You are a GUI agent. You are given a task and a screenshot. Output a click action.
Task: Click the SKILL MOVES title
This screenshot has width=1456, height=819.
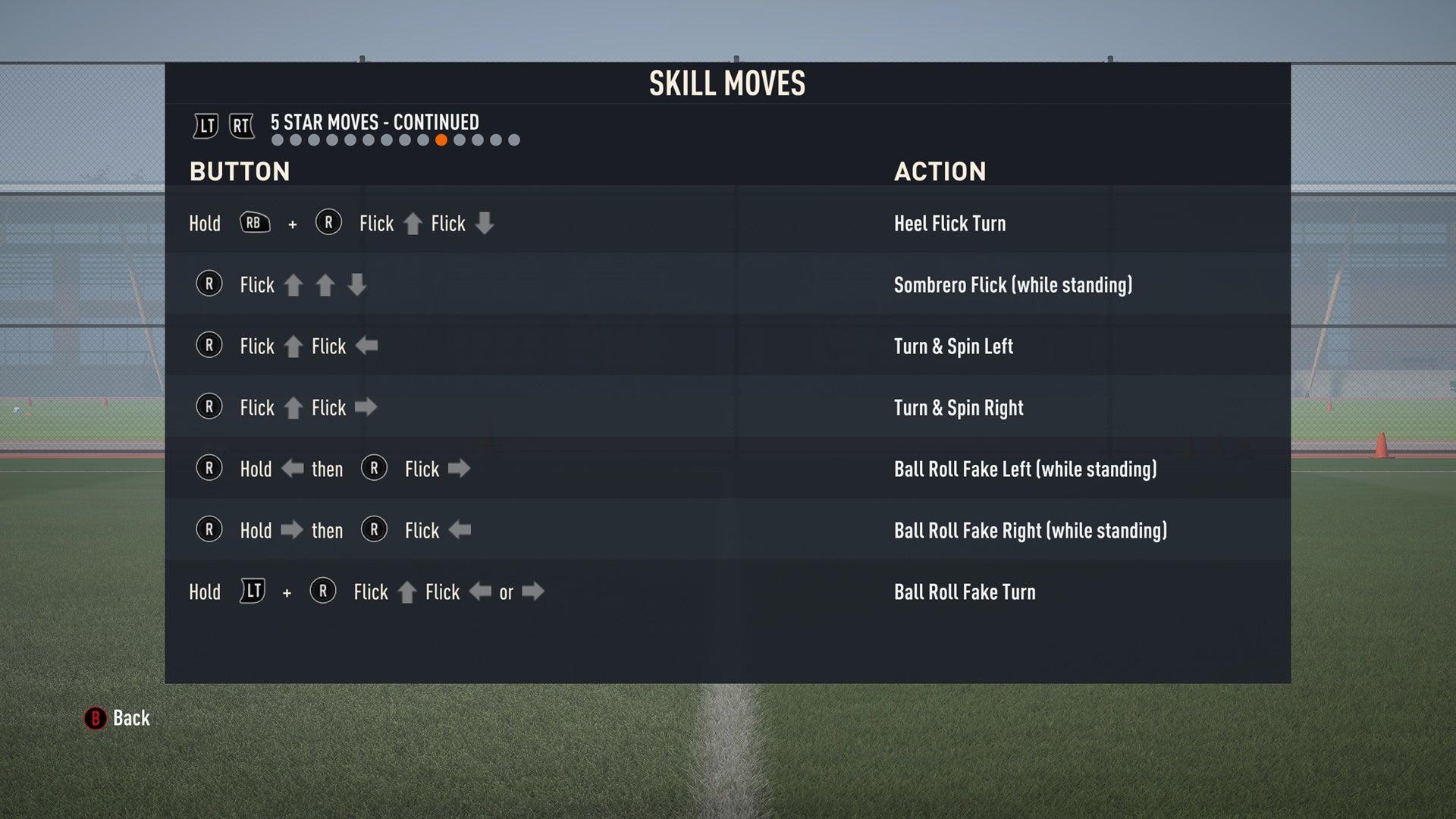726,83
